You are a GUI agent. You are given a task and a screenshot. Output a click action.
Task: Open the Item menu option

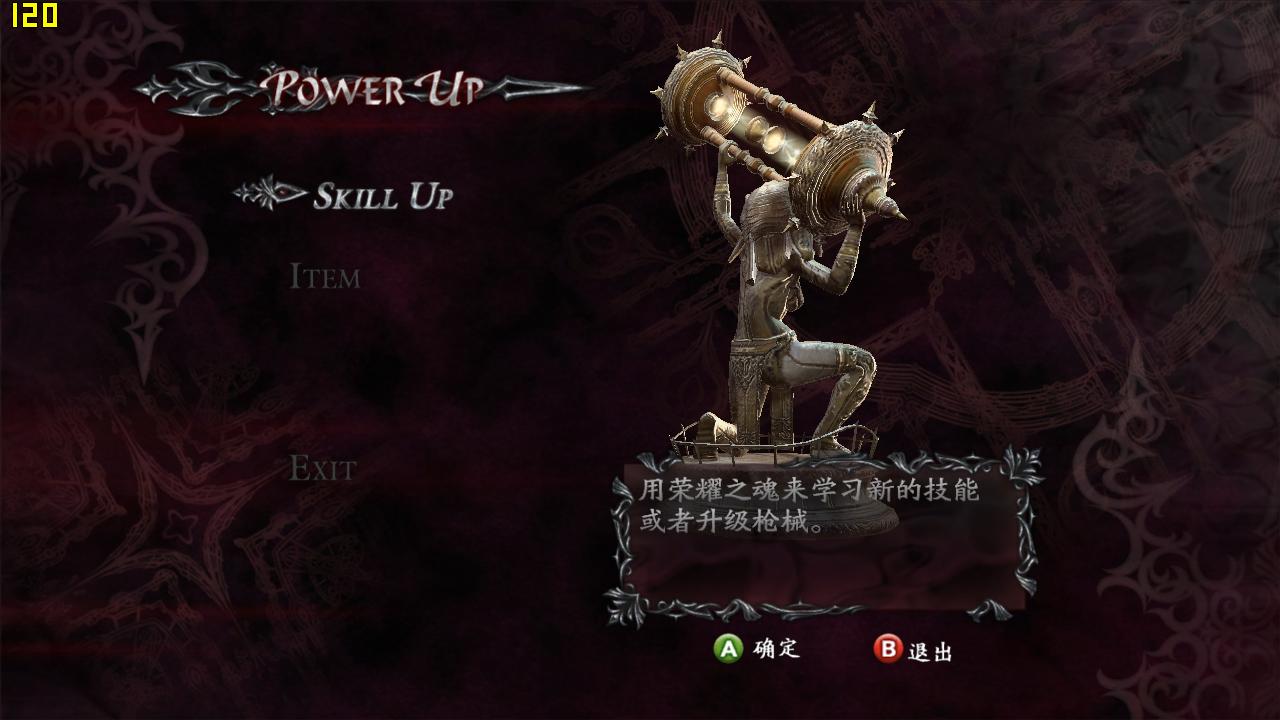324,276
